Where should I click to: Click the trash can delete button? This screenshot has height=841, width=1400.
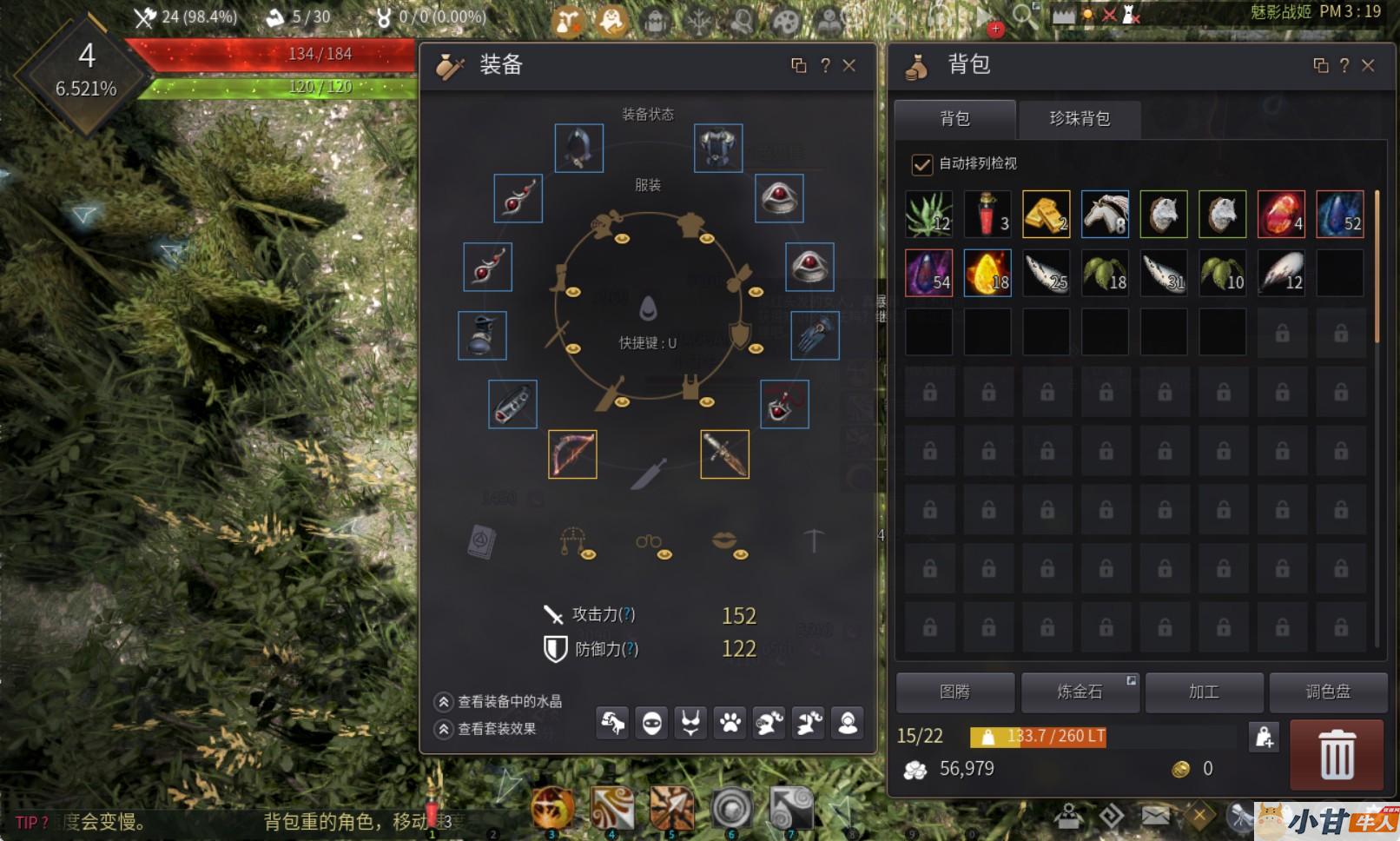pos(1337,754)
